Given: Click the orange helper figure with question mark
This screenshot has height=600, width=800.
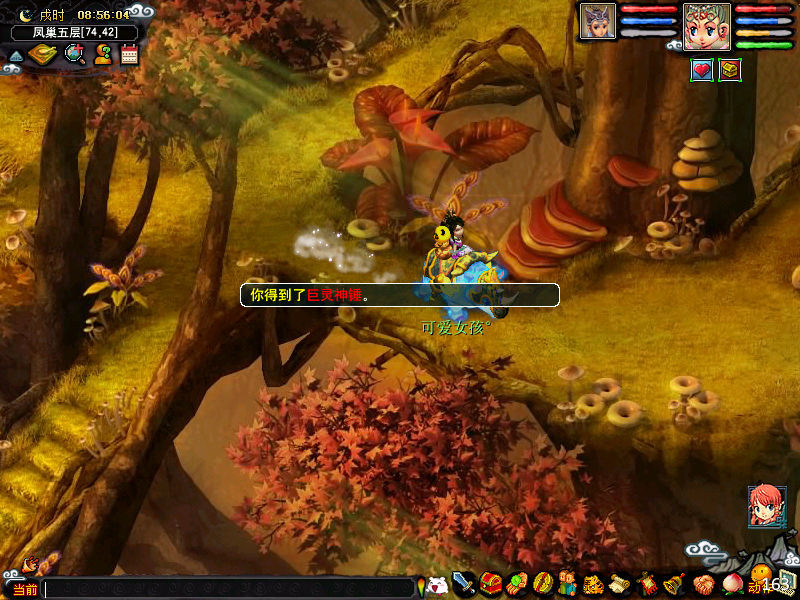Looking at the screenshot, I should (x=103, y=55).
